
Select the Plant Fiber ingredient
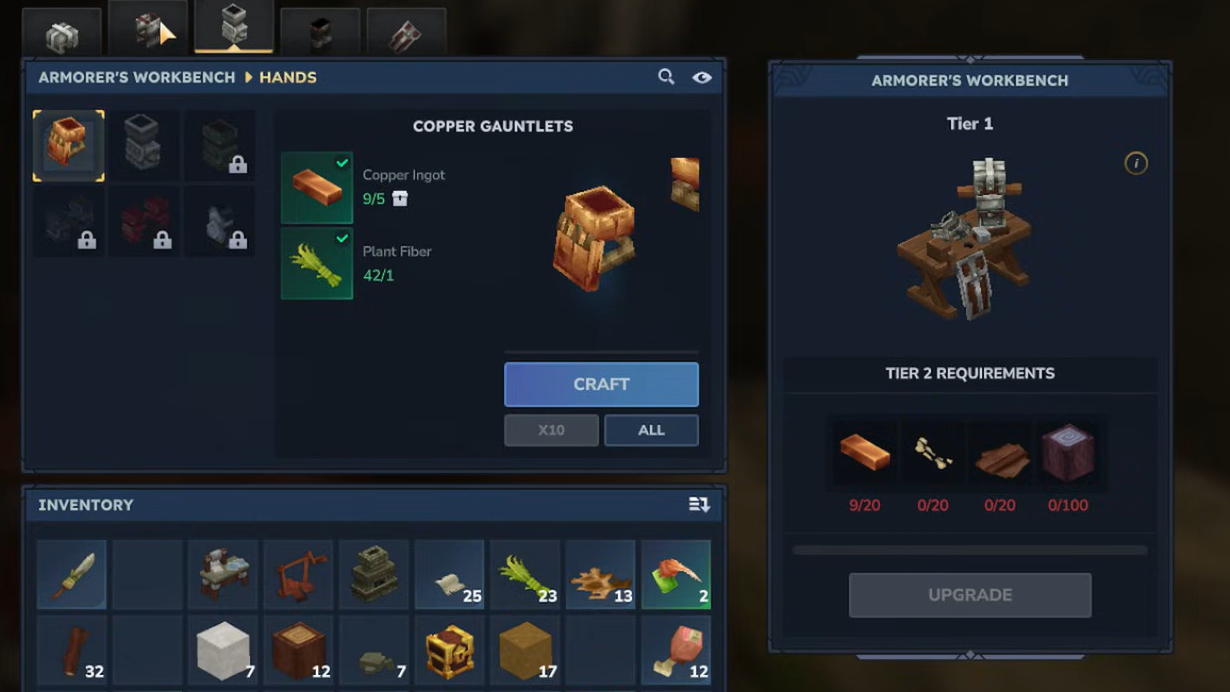[x=317, y=264]
